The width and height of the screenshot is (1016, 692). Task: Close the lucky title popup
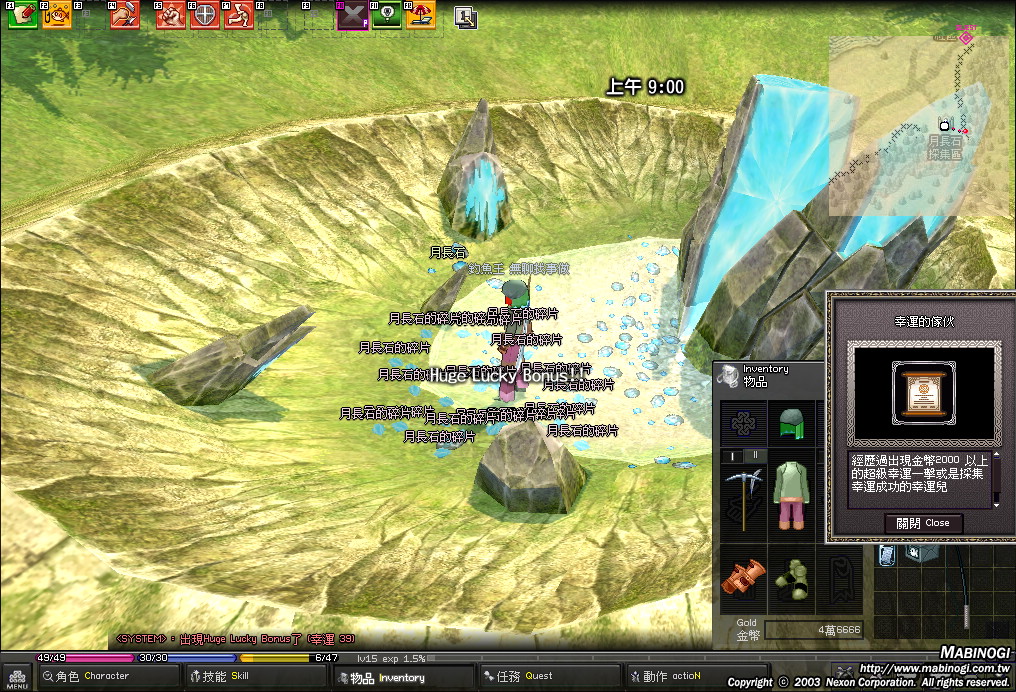click(x=923, y=523)
